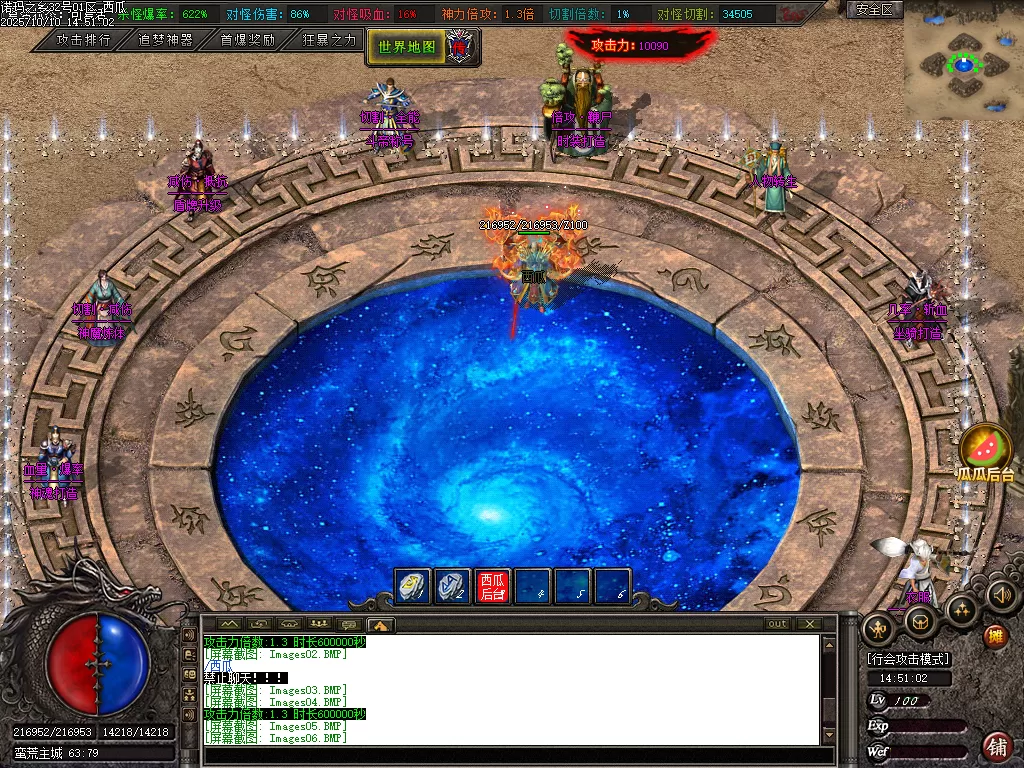
Task: Select the second hotbar skill slot
Action: point(452,586)
